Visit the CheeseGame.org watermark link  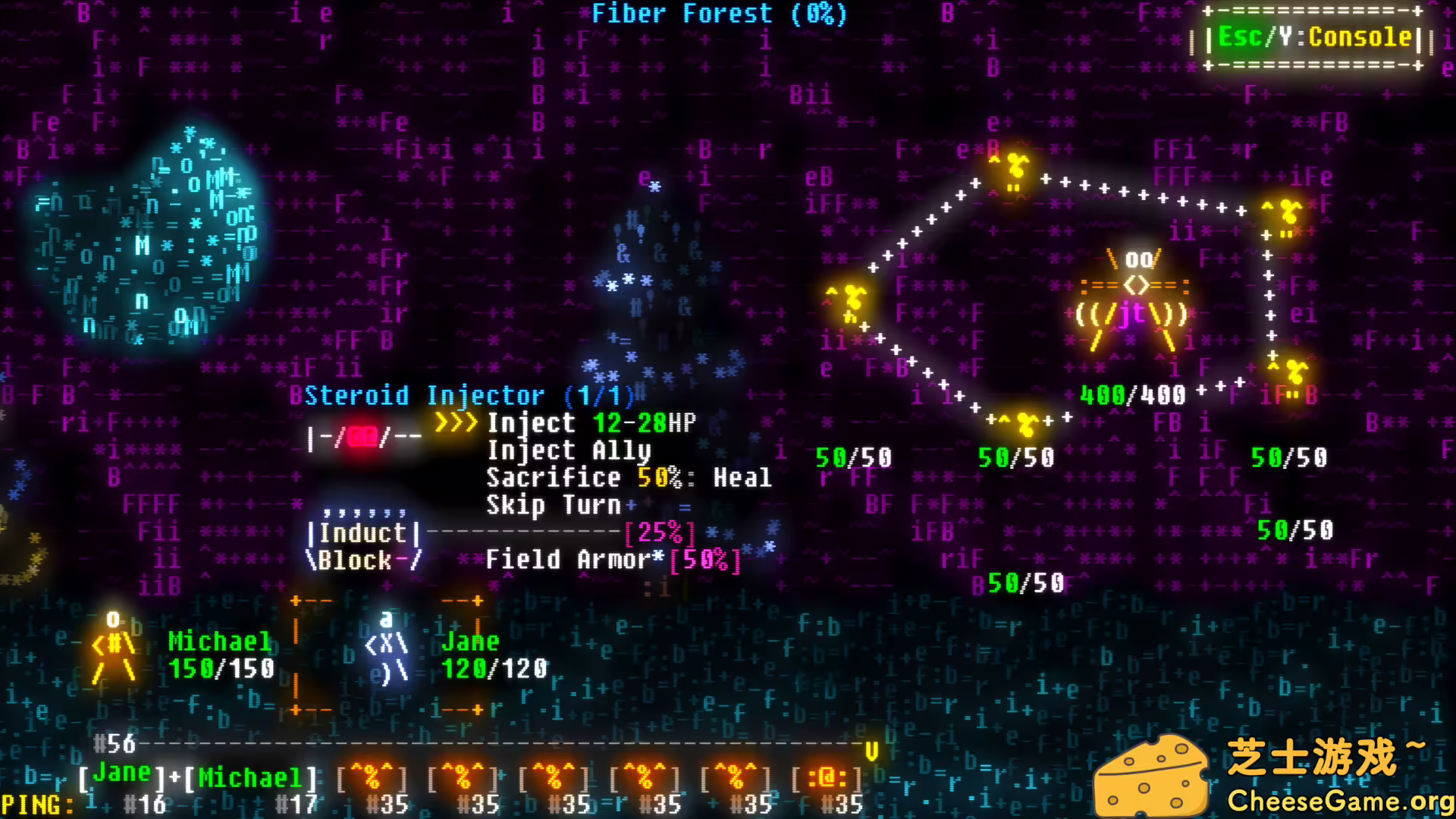click(1339, 799)
